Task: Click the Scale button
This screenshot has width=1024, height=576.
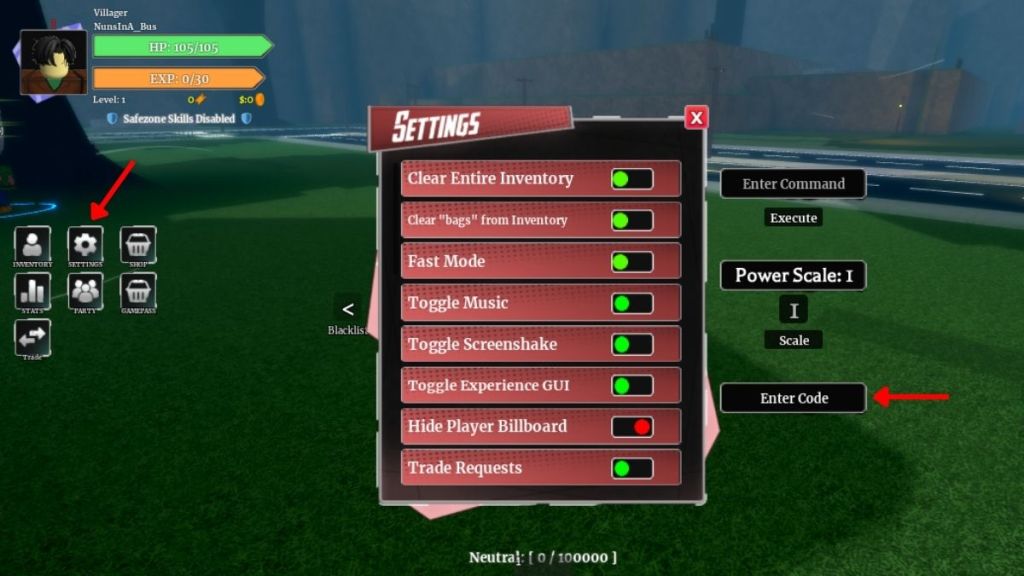Action: 794,340
